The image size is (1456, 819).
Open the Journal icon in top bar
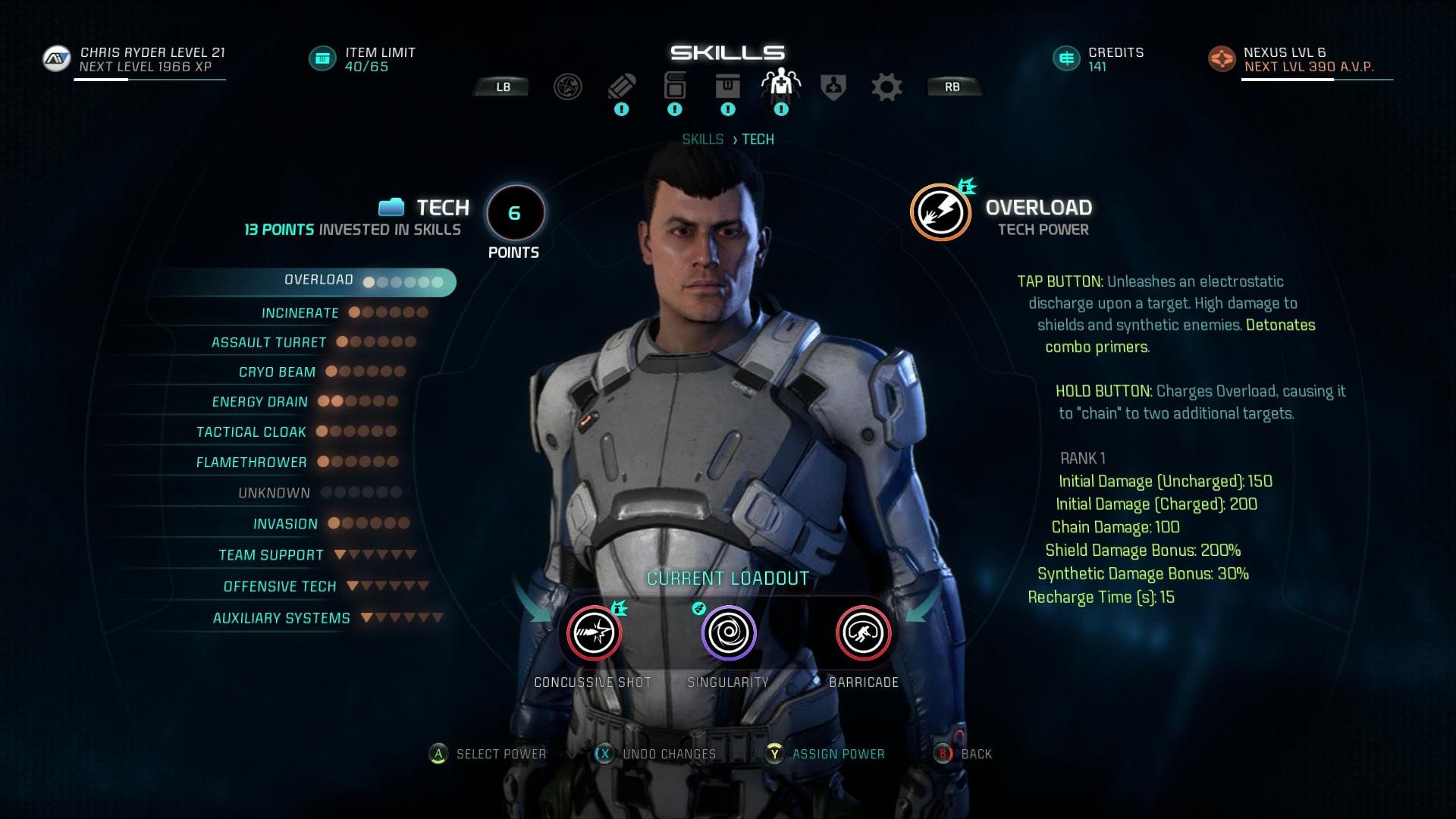(x=674, y=86)
